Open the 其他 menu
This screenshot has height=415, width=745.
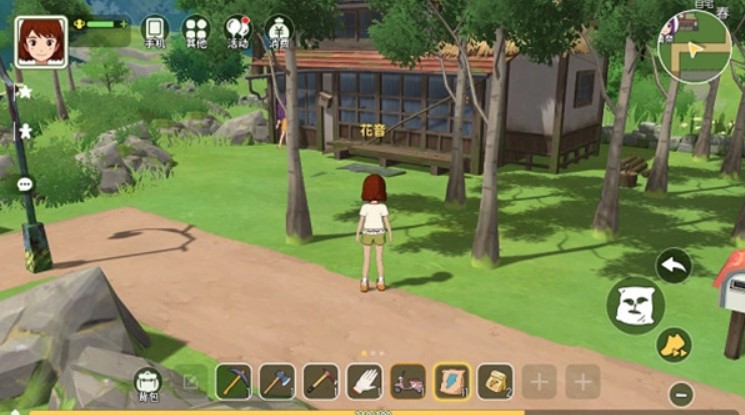(196, 31)
